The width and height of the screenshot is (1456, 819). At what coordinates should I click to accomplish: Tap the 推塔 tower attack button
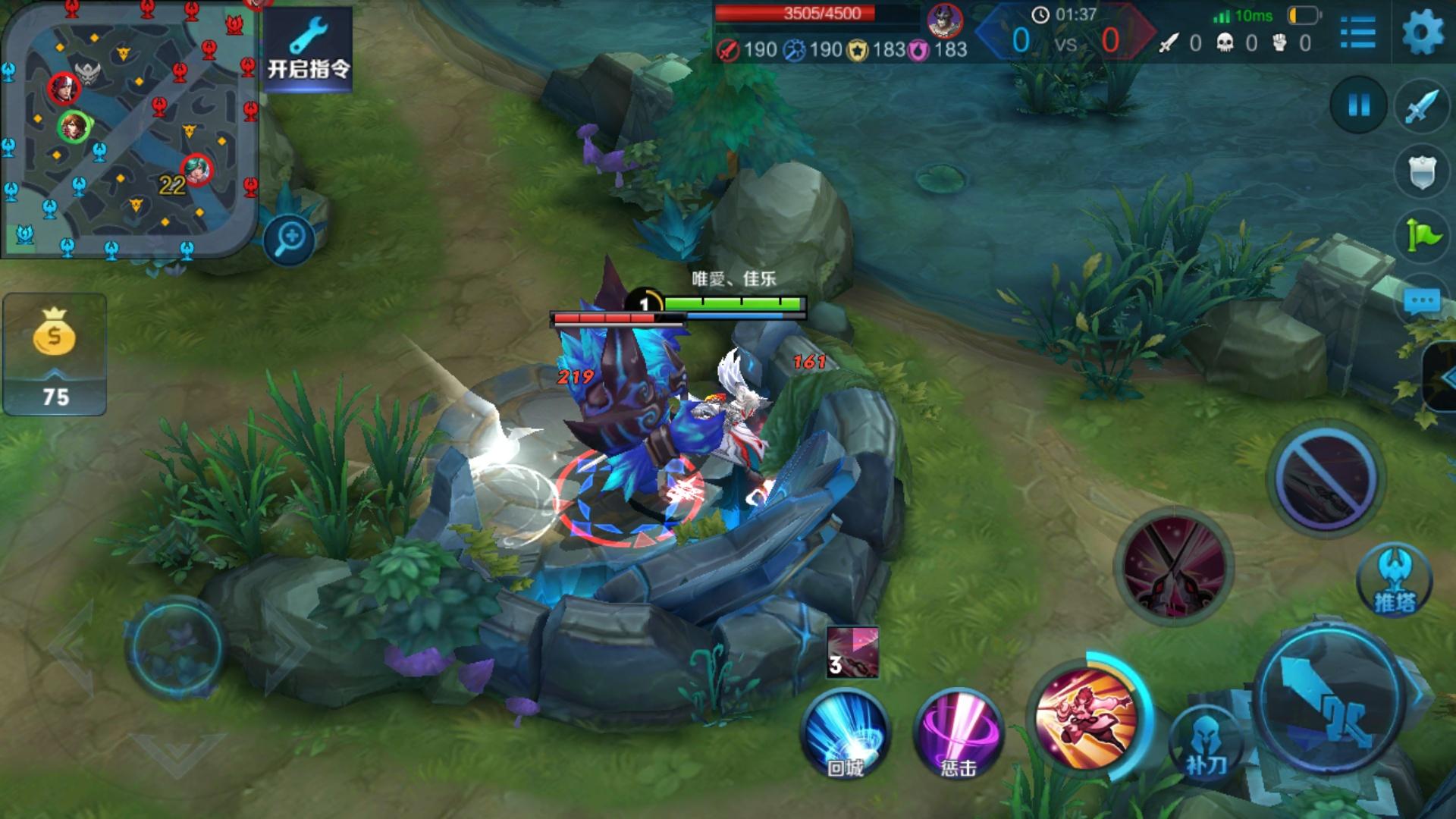1394,580
